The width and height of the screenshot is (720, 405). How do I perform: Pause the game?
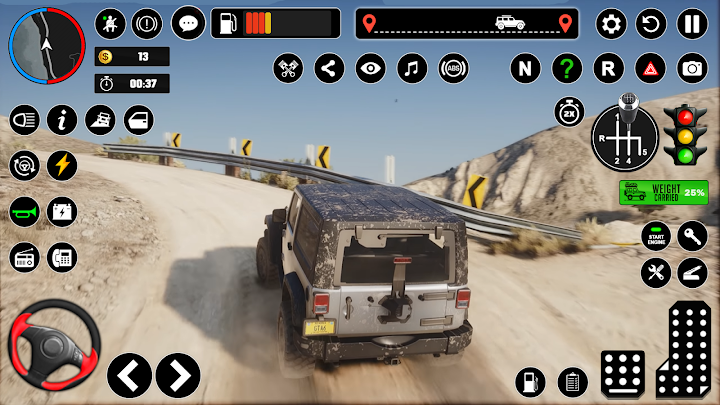691,23
